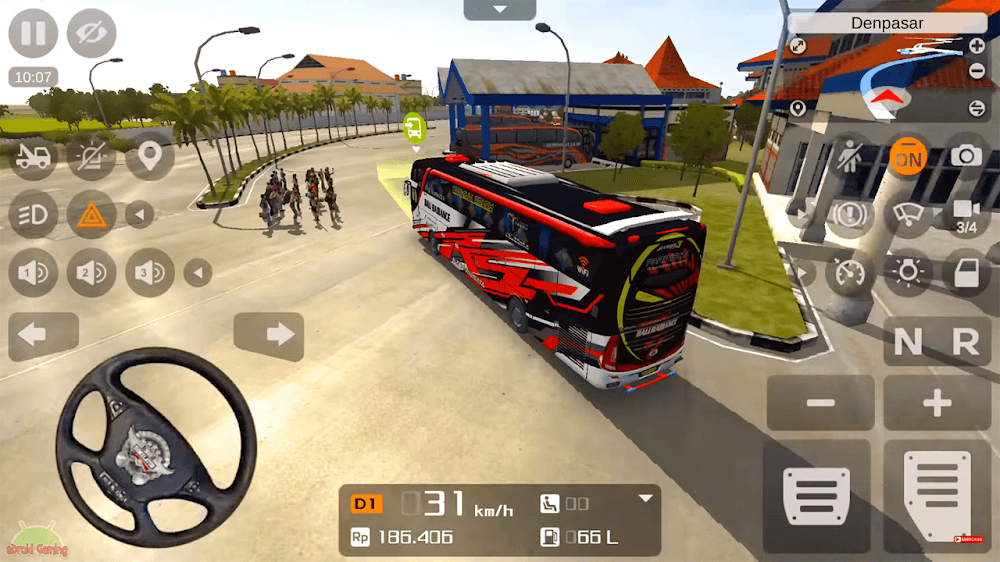Zoom in the minimap with plus
The image size is (1000, 562).
pyautogui.click(x=977, y=46)
